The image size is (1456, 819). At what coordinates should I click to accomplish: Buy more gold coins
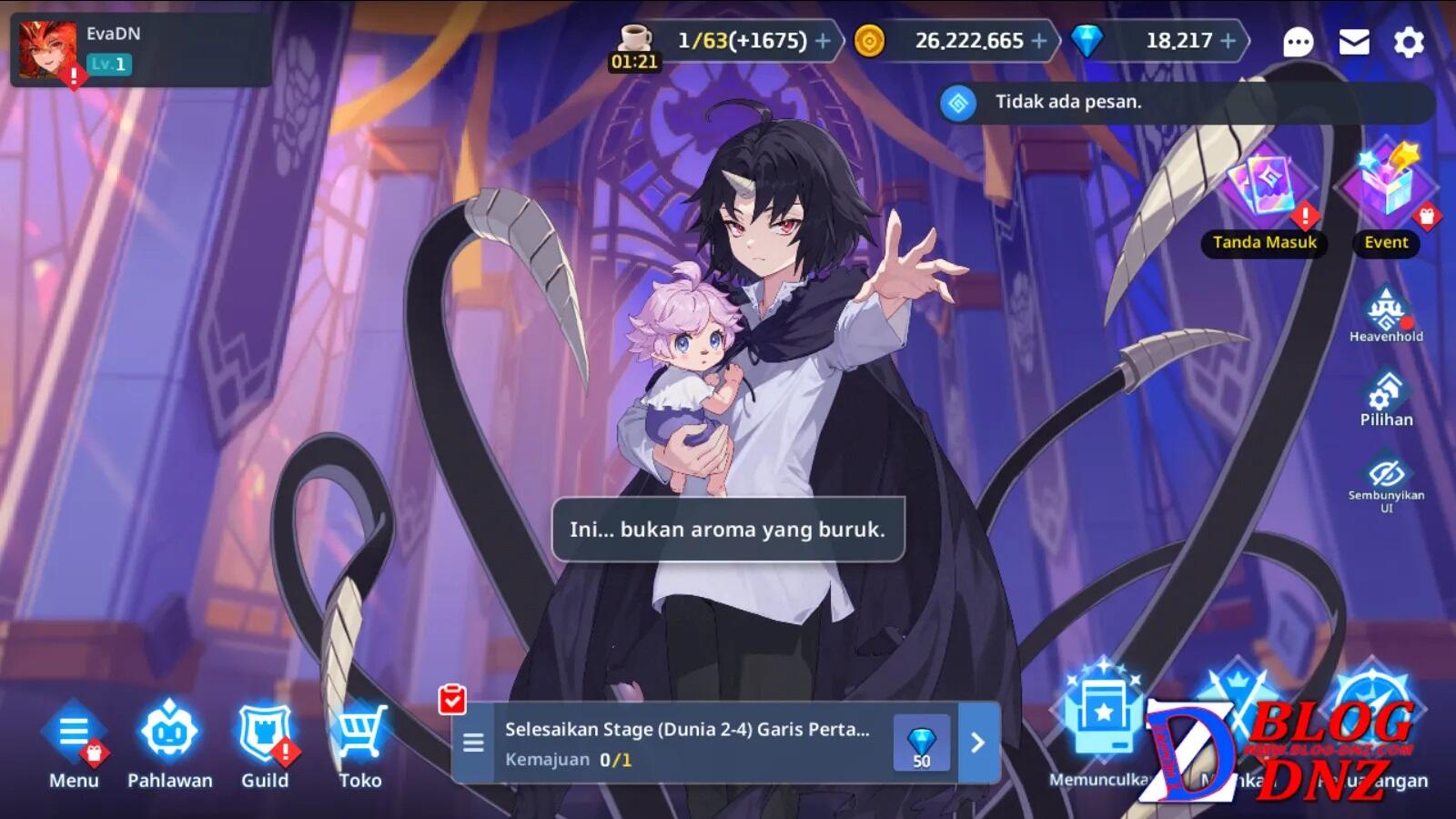(x=1039, y=41)
